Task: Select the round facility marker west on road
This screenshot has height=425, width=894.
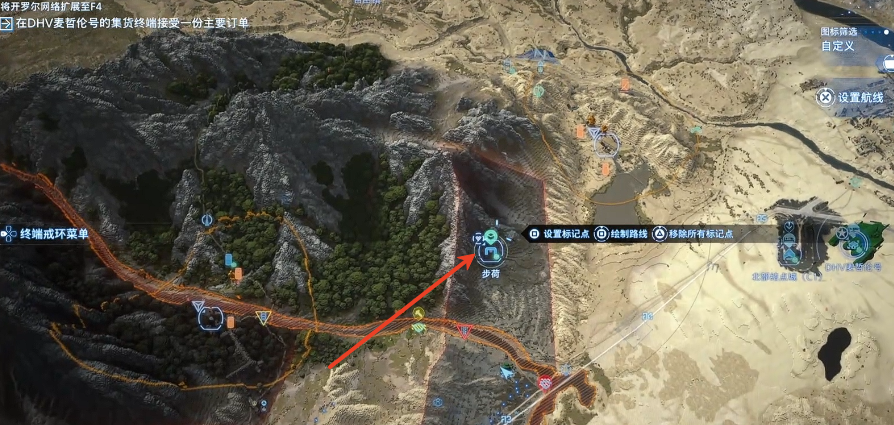Action: [211, 319]
